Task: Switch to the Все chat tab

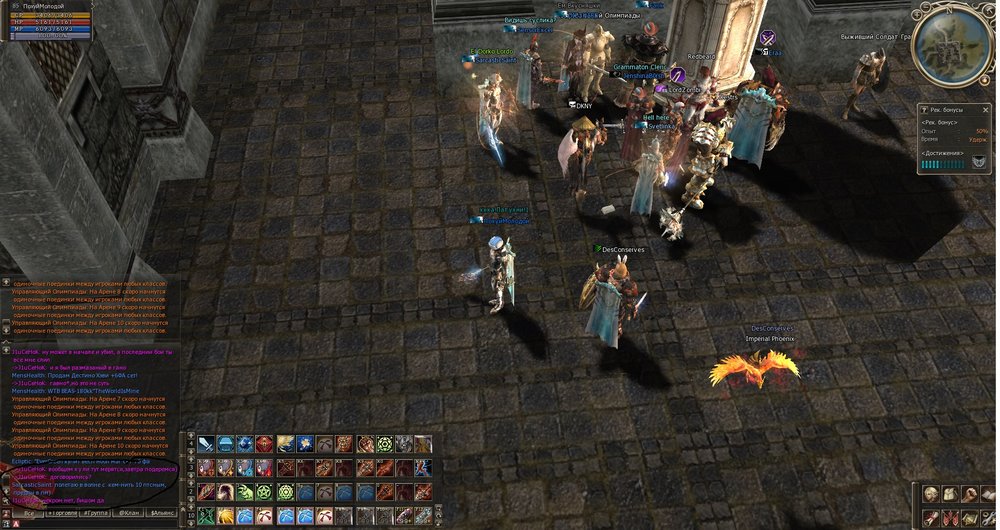Action: pyautogui.click(x=29, y=513)
